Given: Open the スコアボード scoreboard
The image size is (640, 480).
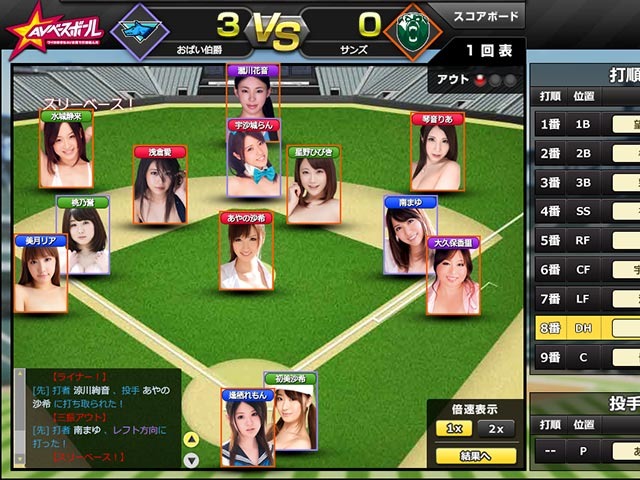Looking at the screenshot, I should (484, 17).
